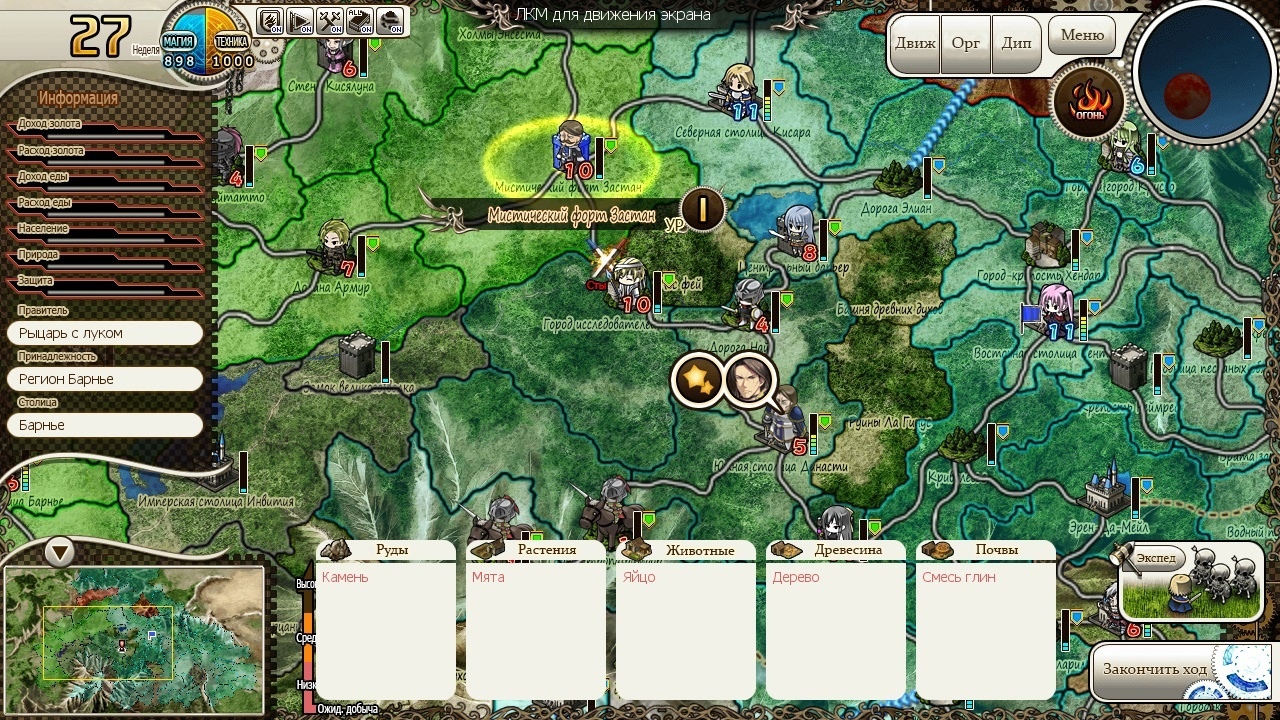
Task: Toggle the hat icon ON option
Action: coord(390,20)
